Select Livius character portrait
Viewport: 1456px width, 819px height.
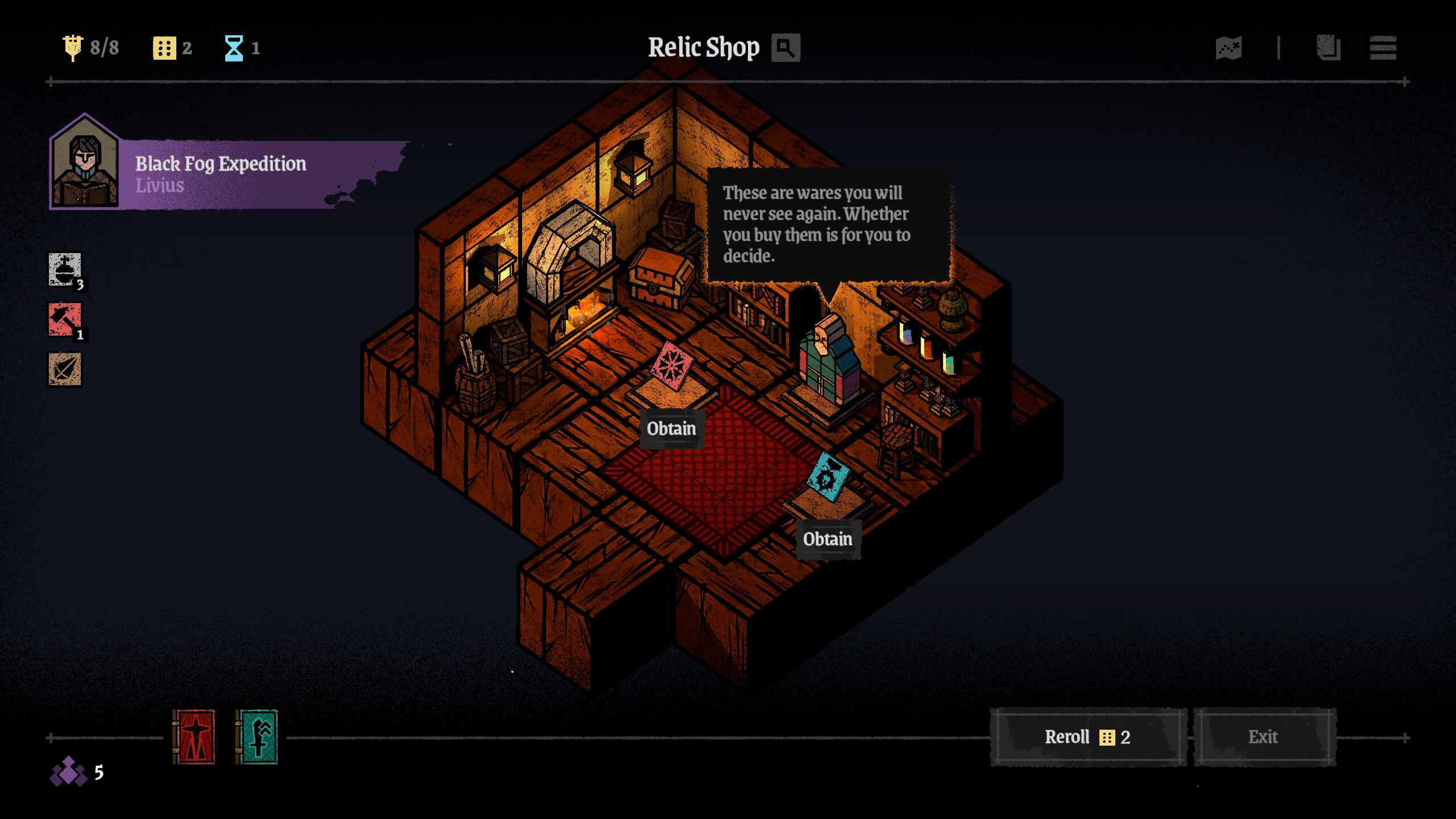[85, 165]
